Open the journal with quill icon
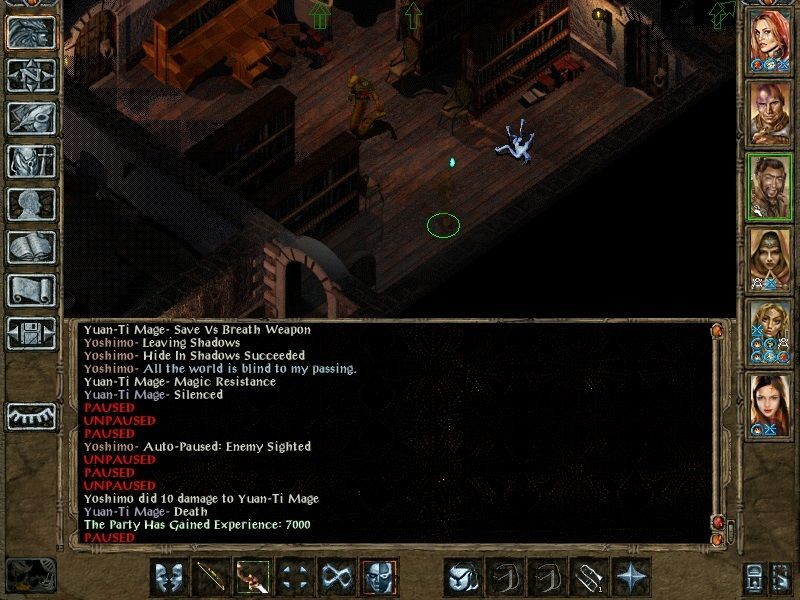 31,118
